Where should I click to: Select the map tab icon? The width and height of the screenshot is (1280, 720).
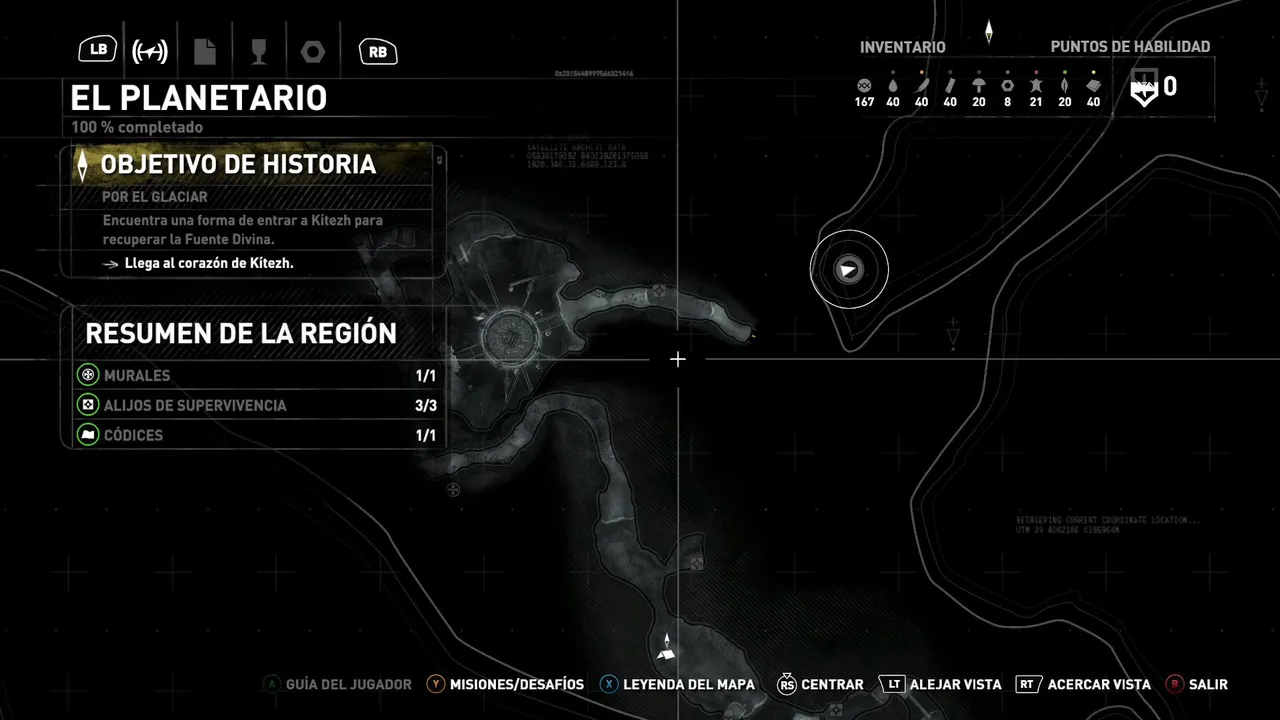(x=150, y=51)
